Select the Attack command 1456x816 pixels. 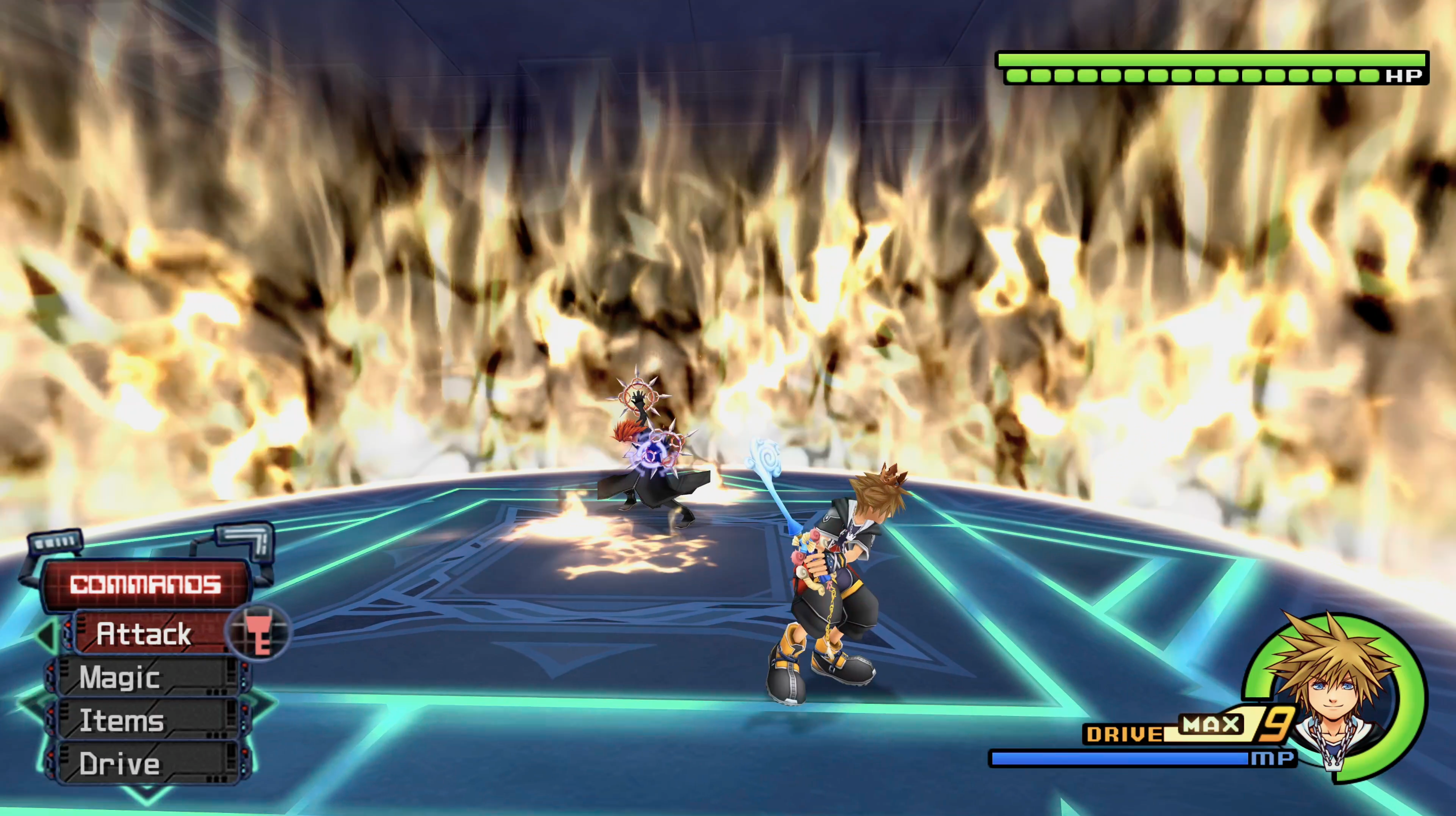(x=145, y=634)
